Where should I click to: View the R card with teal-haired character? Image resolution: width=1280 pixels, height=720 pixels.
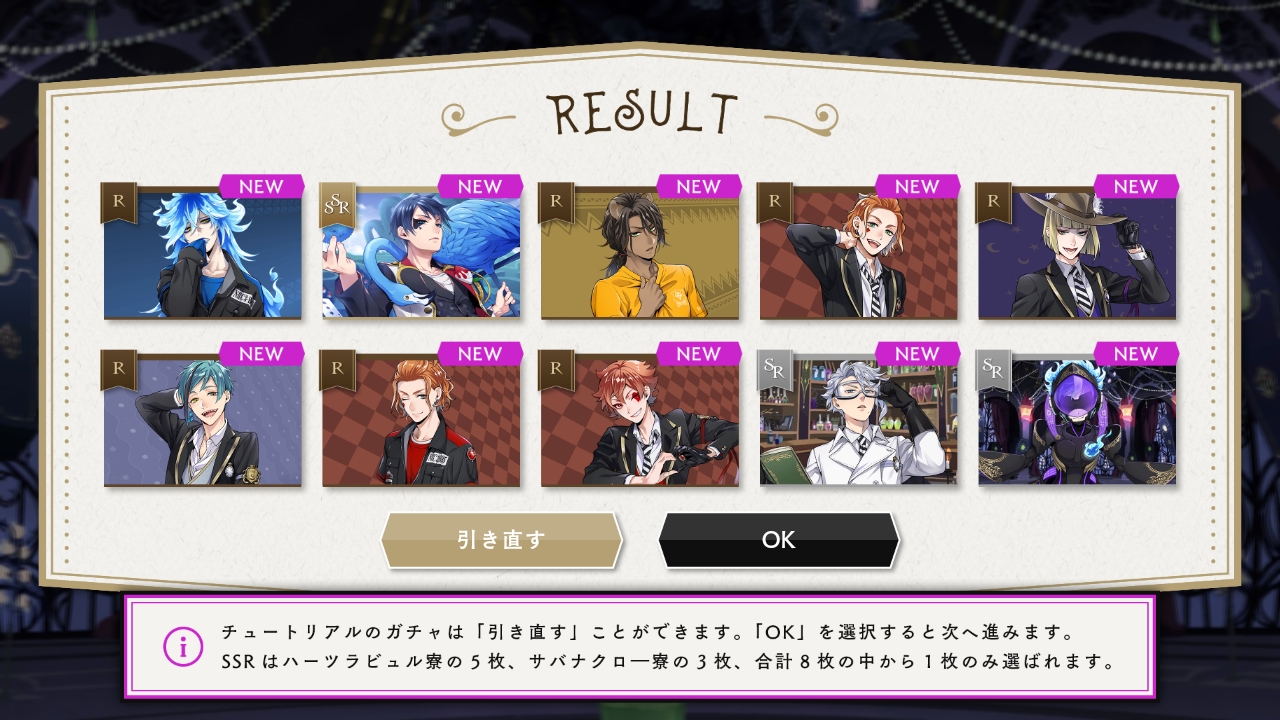[x=203, y=422]
